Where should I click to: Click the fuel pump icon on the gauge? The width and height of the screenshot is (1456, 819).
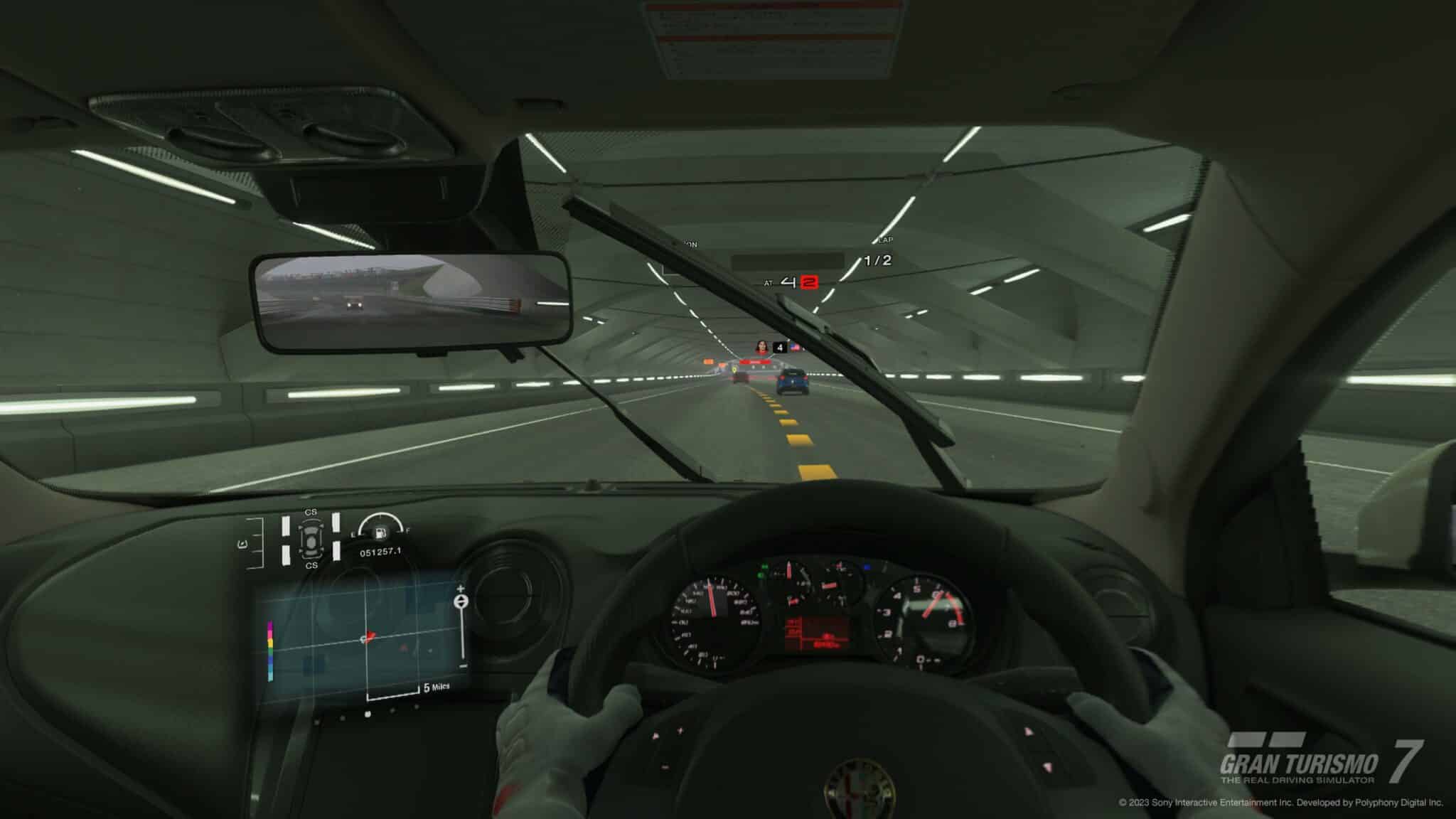[380, 532]
